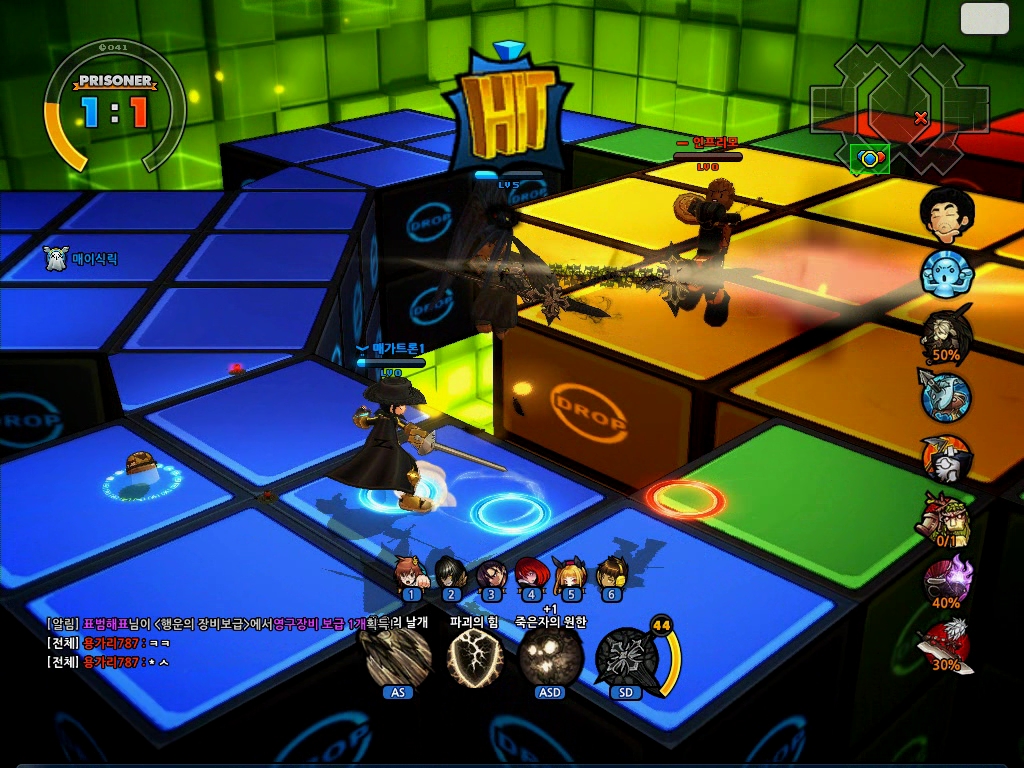Select the white-haired swordsman icon showing 30%
The image size is (1024, 768).
click(x=946, y=643)
